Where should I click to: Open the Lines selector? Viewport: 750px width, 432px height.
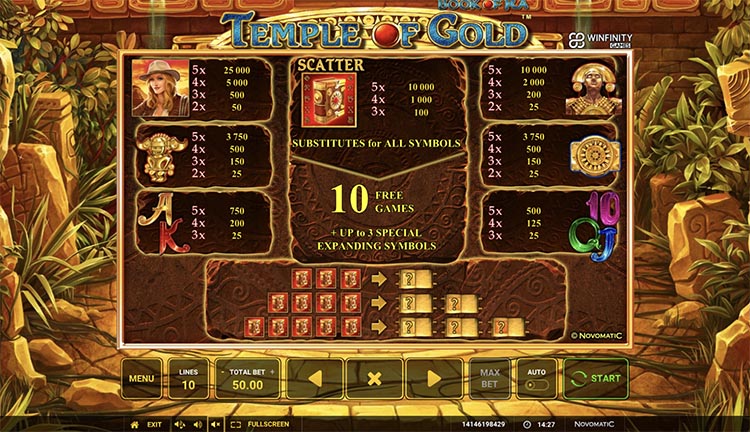click(x=188, y=379)
